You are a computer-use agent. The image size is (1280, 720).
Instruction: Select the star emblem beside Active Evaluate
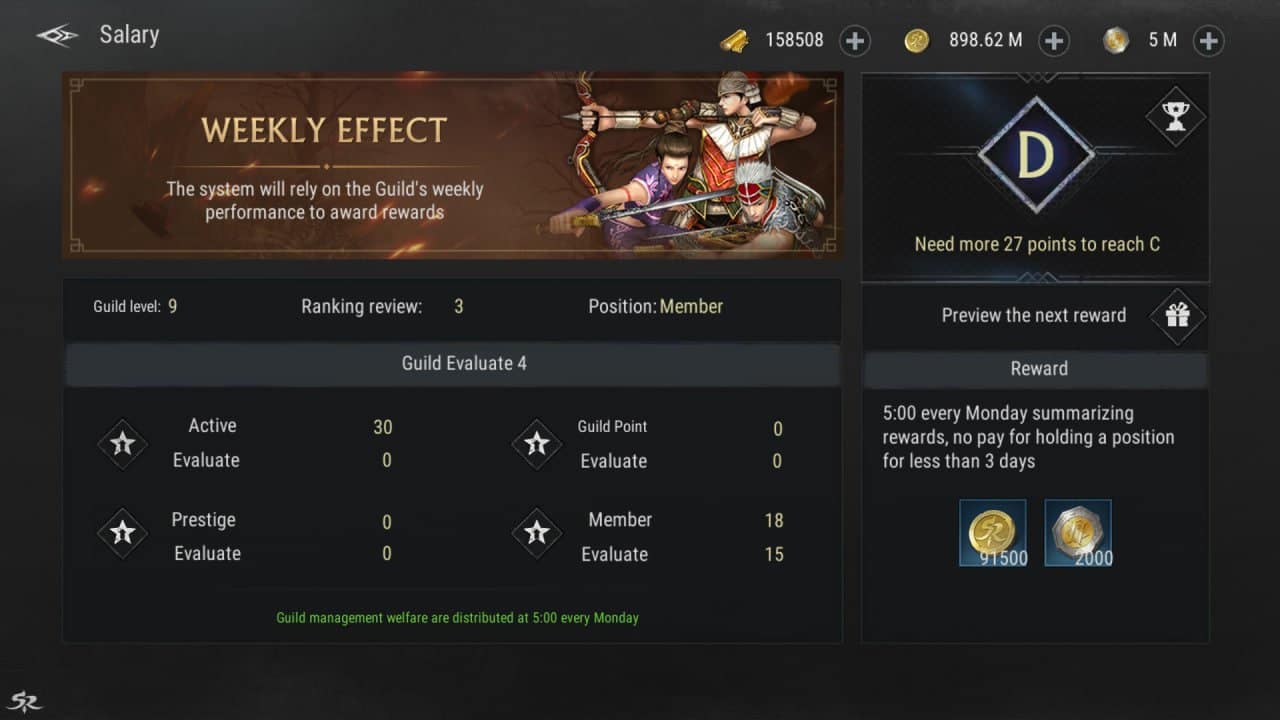pyautogui.click(x=122, y=443)
